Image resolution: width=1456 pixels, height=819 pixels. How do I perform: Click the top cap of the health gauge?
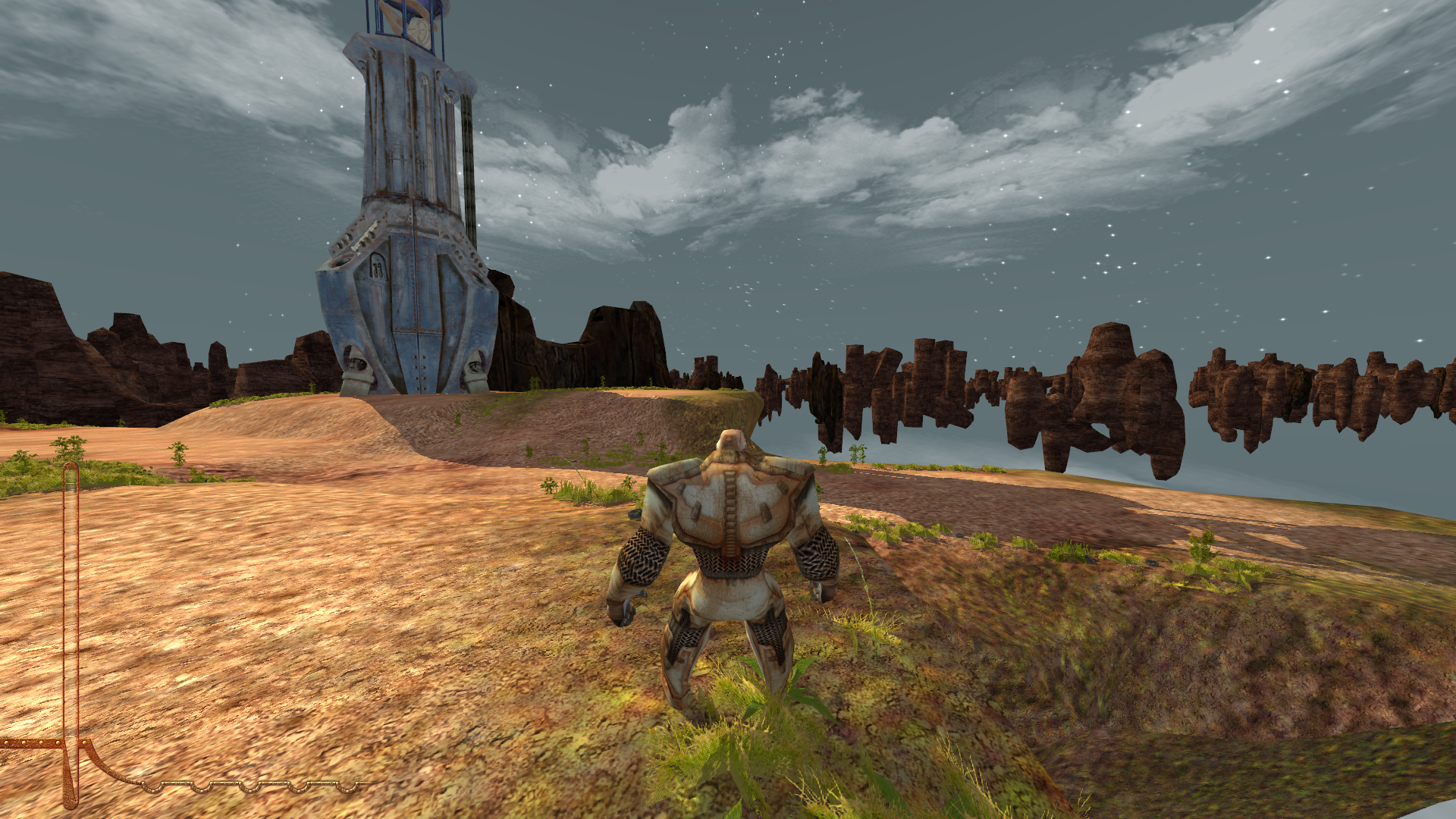click(x=72, y=466)
